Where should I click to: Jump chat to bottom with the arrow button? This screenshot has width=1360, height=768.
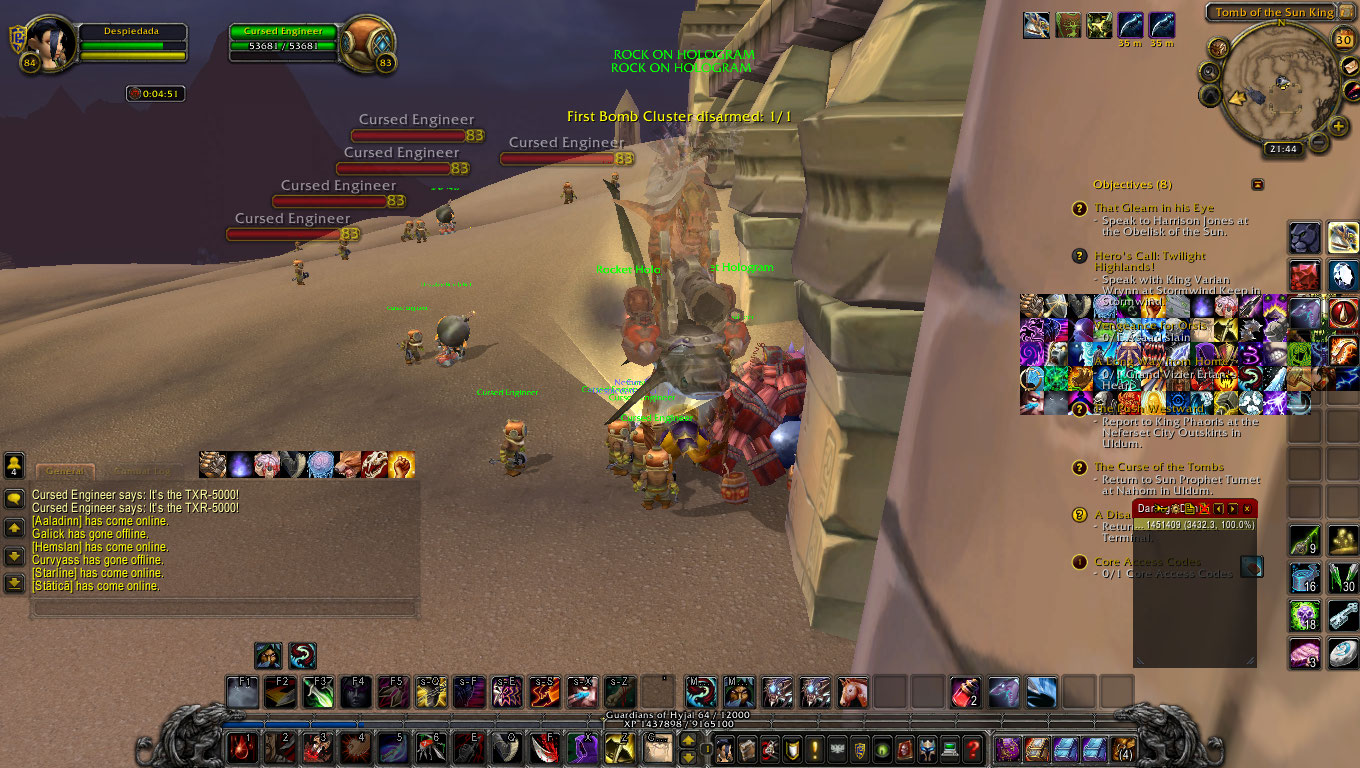tap(14, 583)
